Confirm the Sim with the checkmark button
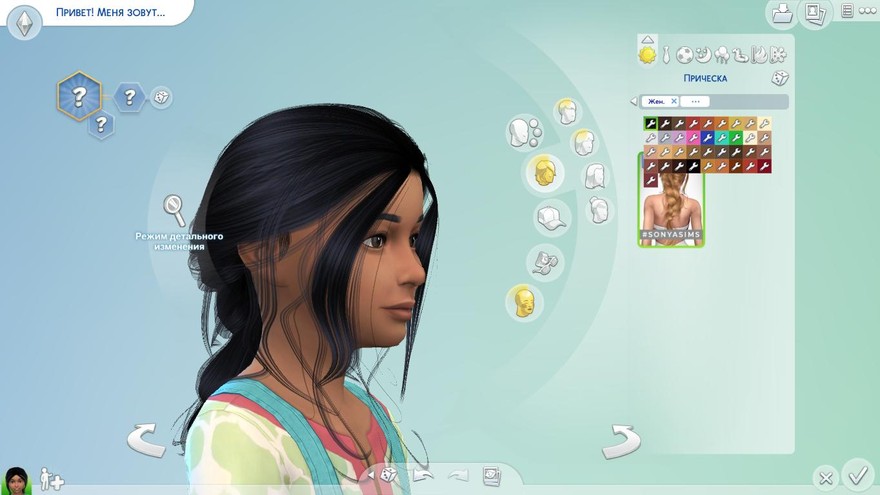 [857, 472]
